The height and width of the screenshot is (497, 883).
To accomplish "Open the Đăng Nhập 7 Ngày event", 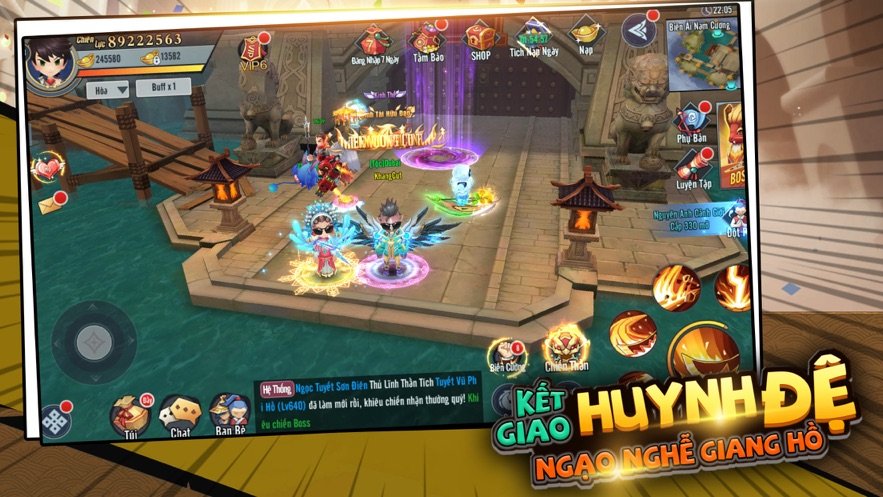I will (x=371, y=42).
